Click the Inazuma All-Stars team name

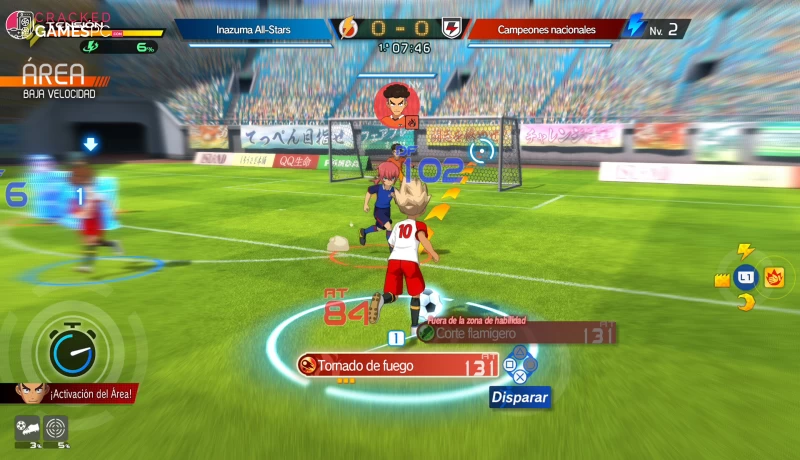point(254,29)
